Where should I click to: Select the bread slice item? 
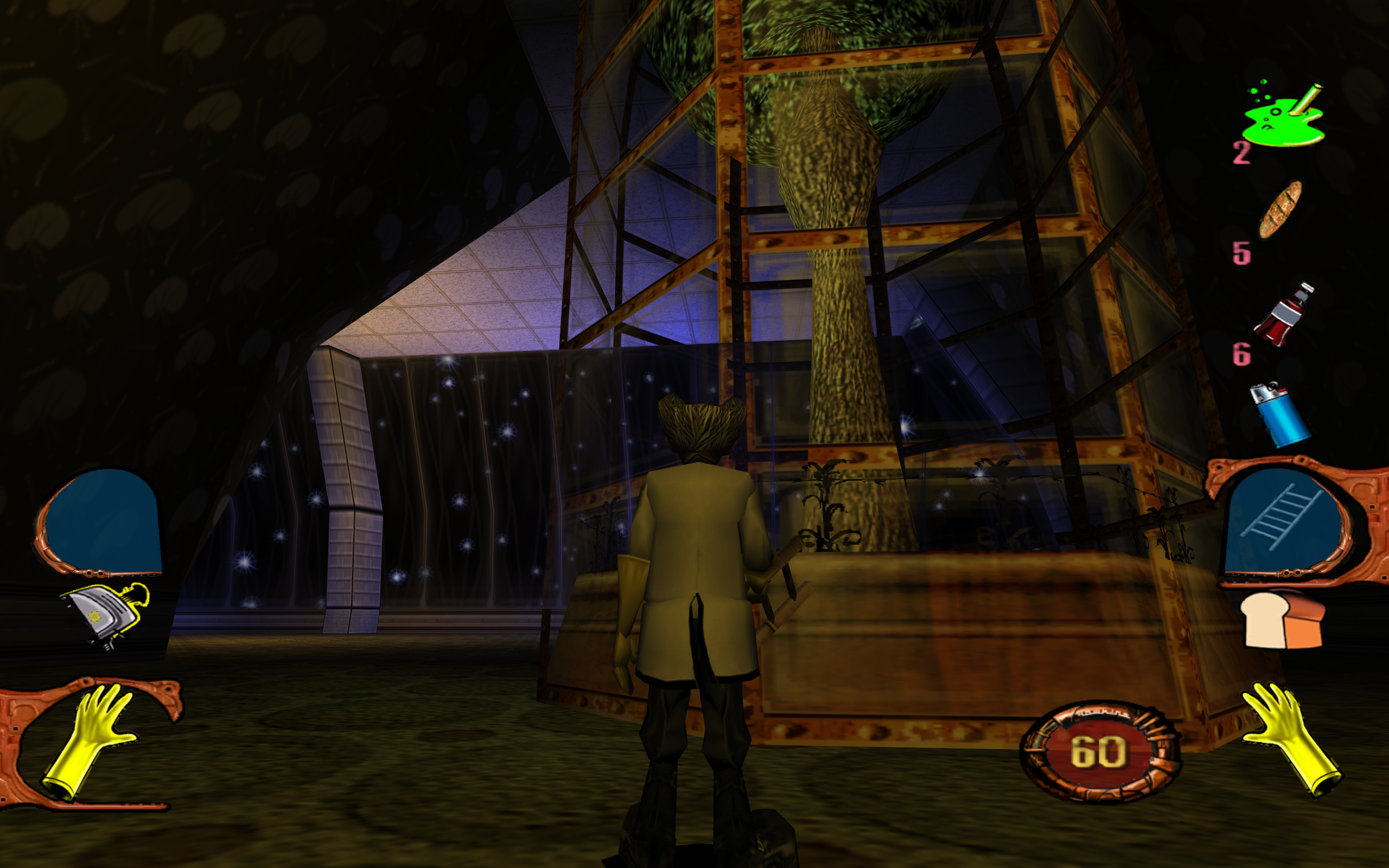pyautogui.click(x=1283, y=621)
